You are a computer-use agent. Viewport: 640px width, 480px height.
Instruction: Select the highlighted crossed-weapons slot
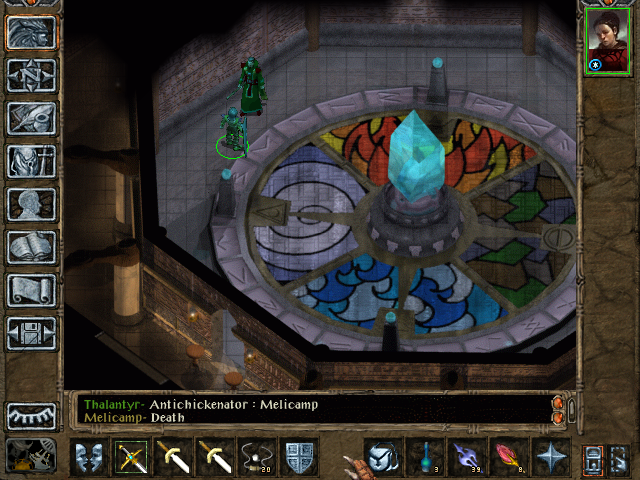(x=131, y=457)
